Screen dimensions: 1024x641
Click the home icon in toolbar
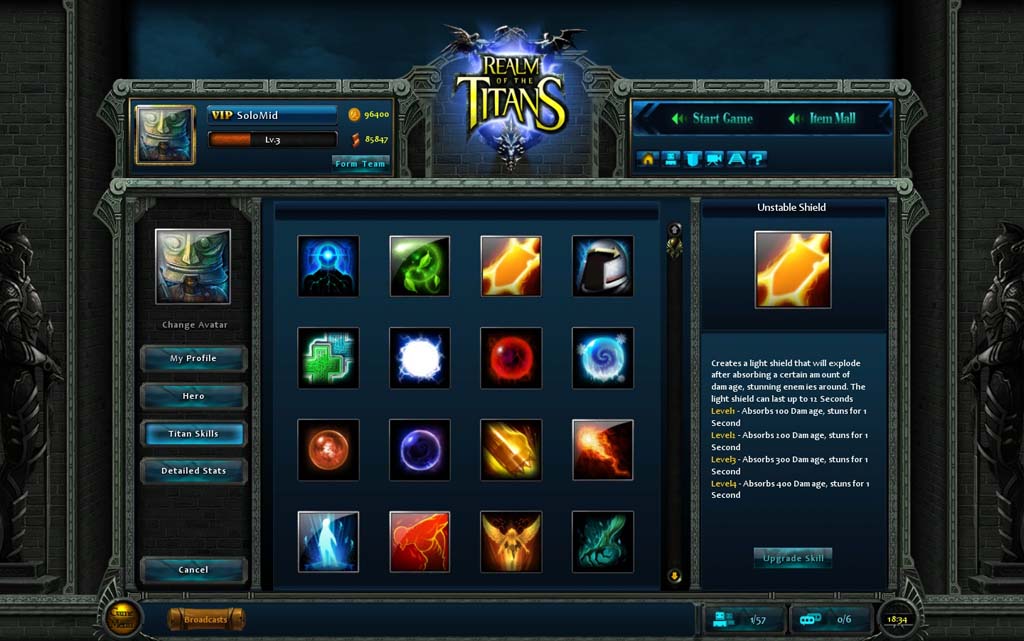(x=648, y=158)
